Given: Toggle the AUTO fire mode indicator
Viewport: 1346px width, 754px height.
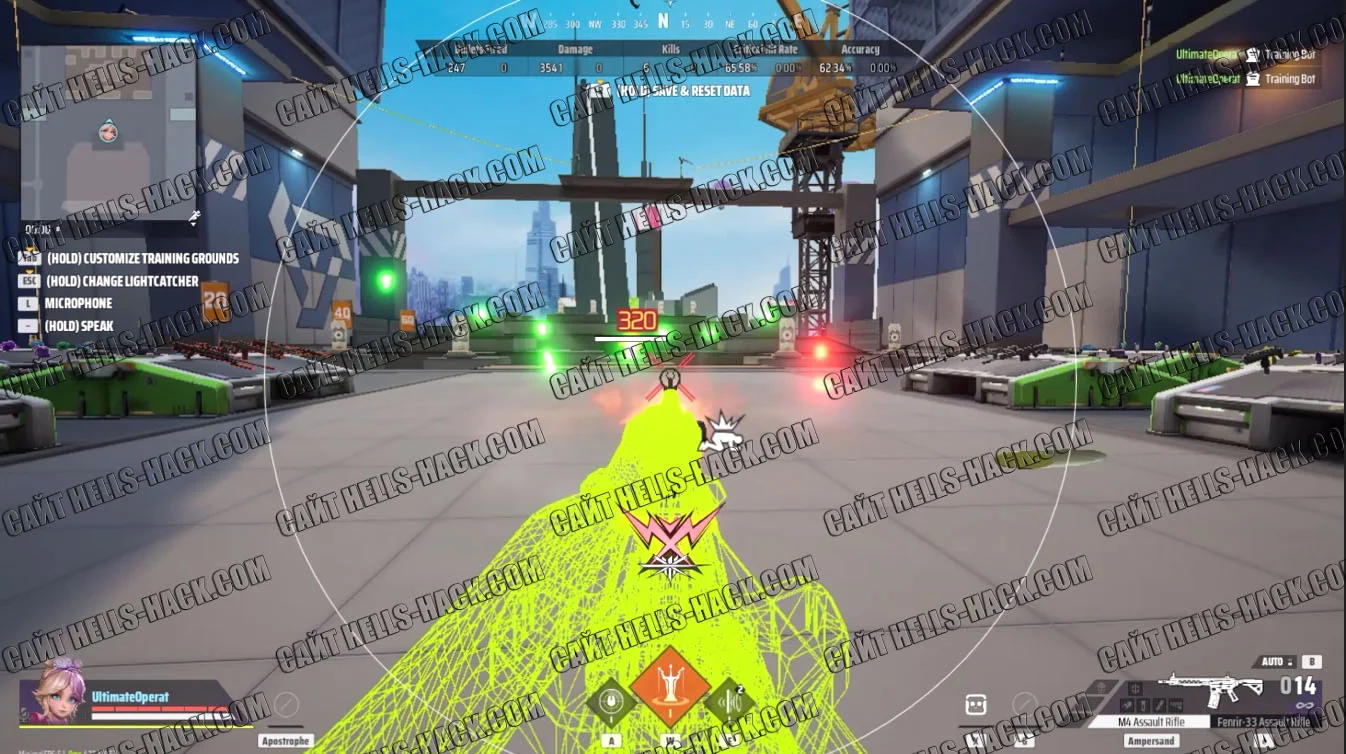Looking at the screenshot, I should (1274, 662).
